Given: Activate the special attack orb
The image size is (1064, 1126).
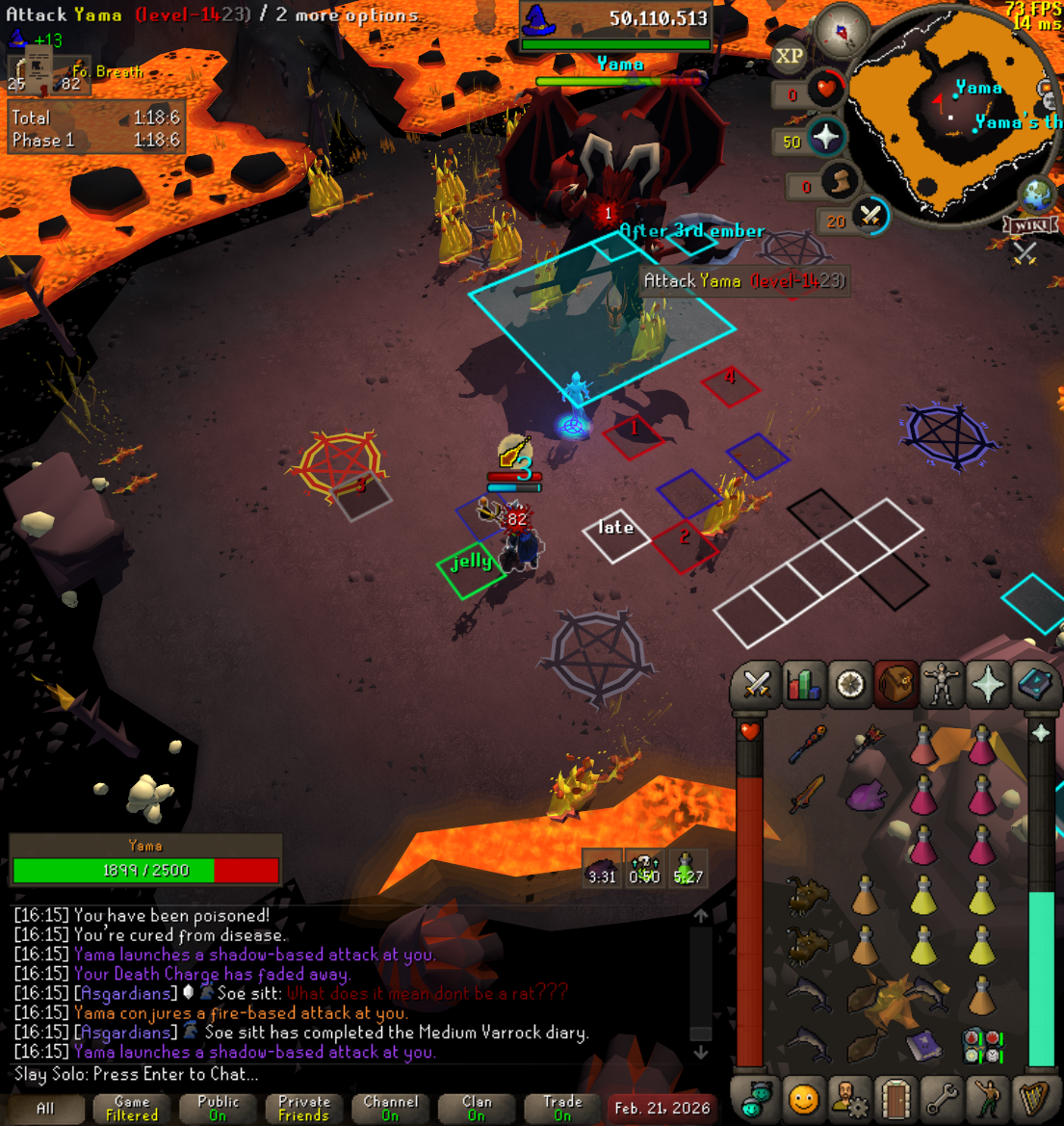Looking at the screenshot, I should 871,216.
